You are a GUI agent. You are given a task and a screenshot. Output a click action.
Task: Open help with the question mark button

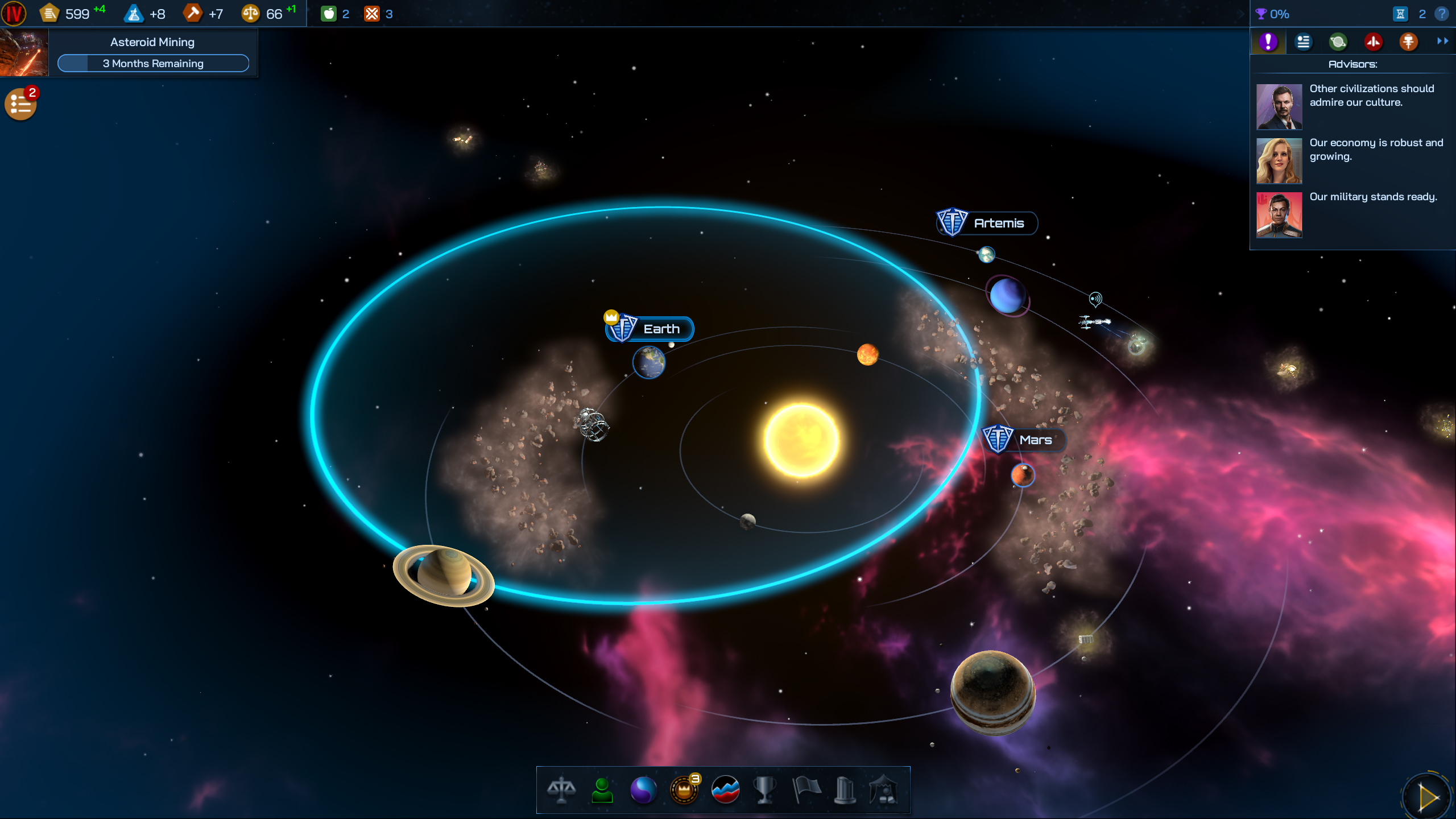pyautogui.click(x=1442, y=14)
